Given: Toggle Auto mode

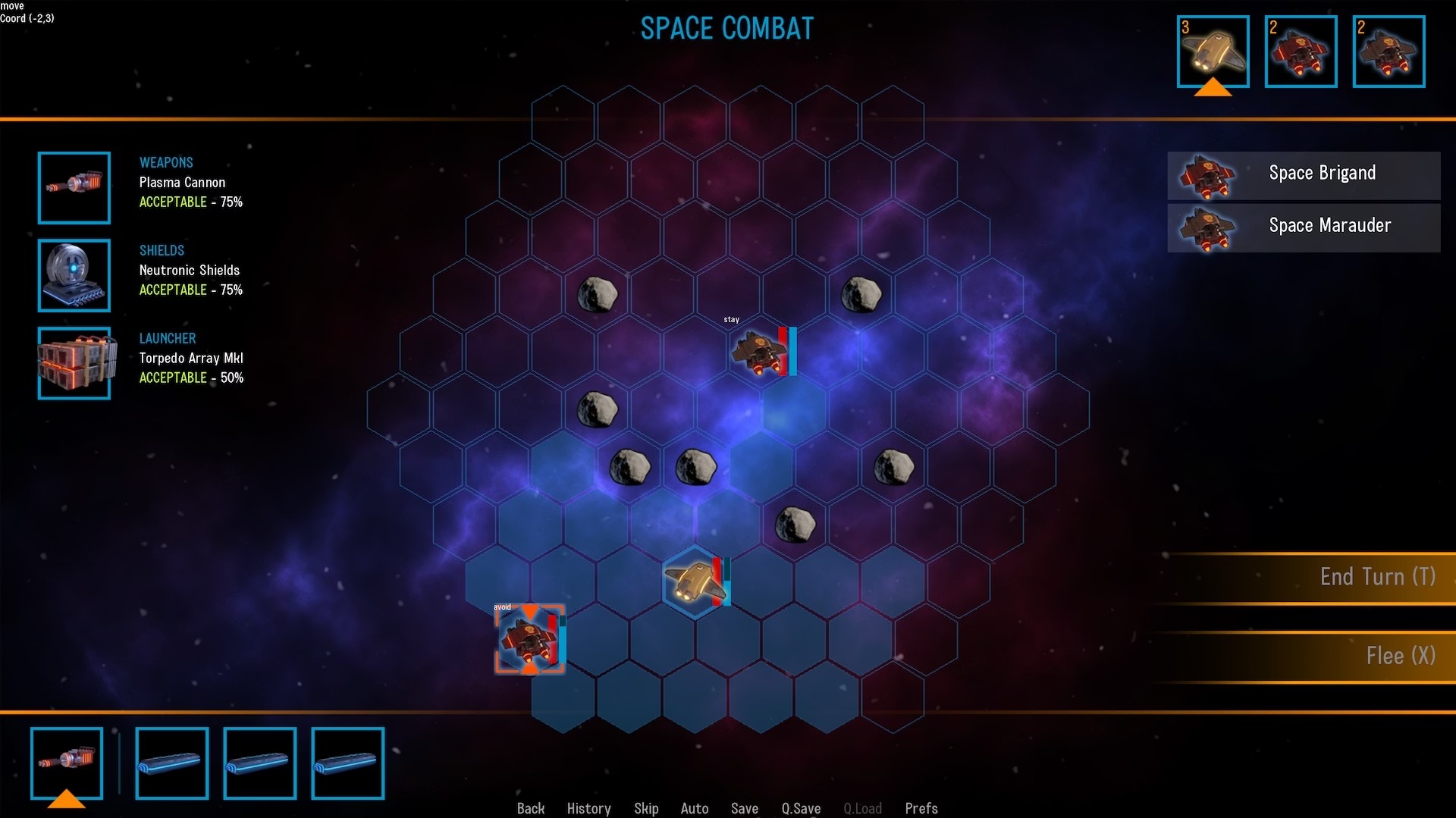Looking at the screenshot, I should click(695, 808).
